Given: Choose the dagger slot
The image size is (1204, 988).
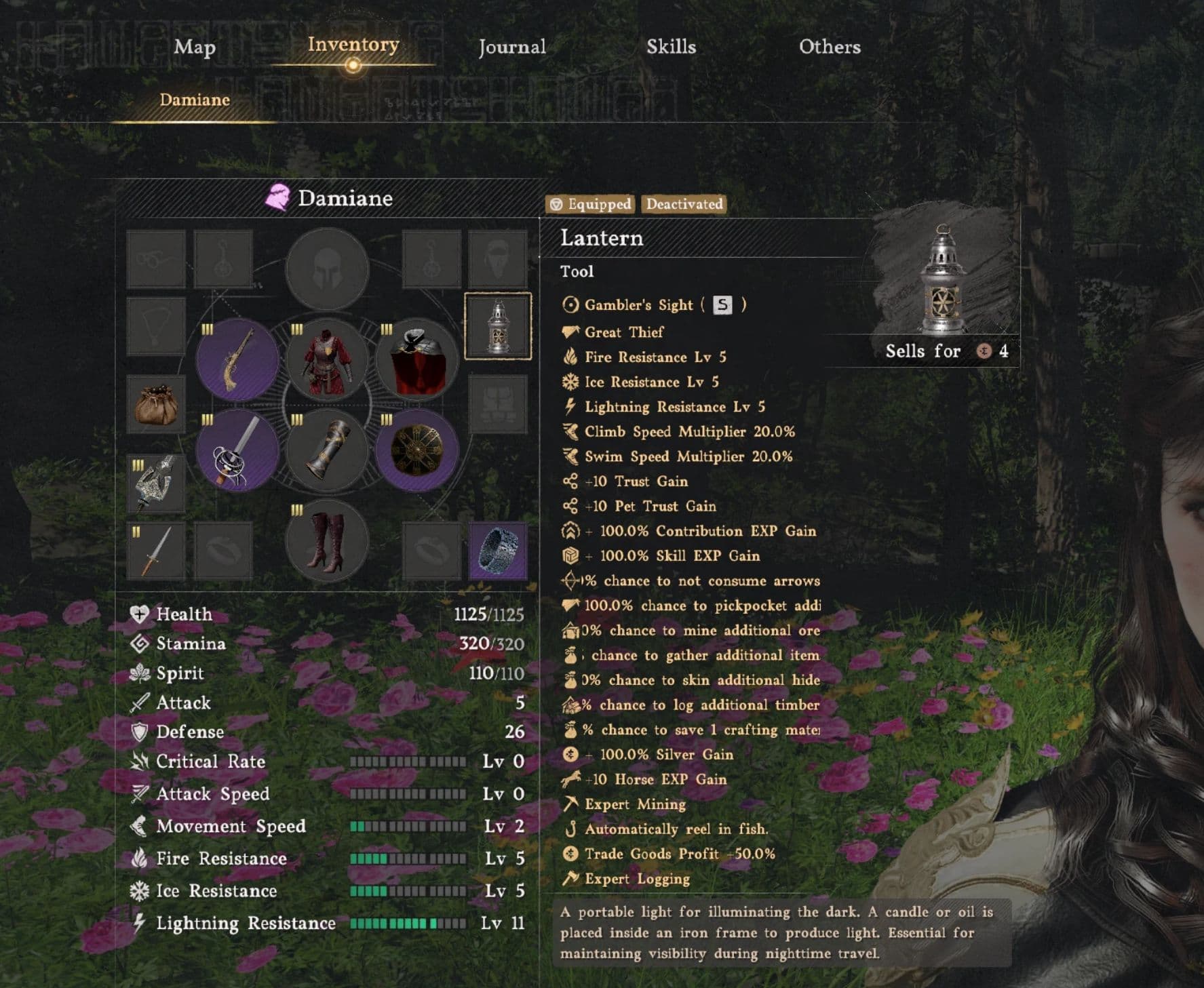Looking at the screenshot, I should 156,551.
